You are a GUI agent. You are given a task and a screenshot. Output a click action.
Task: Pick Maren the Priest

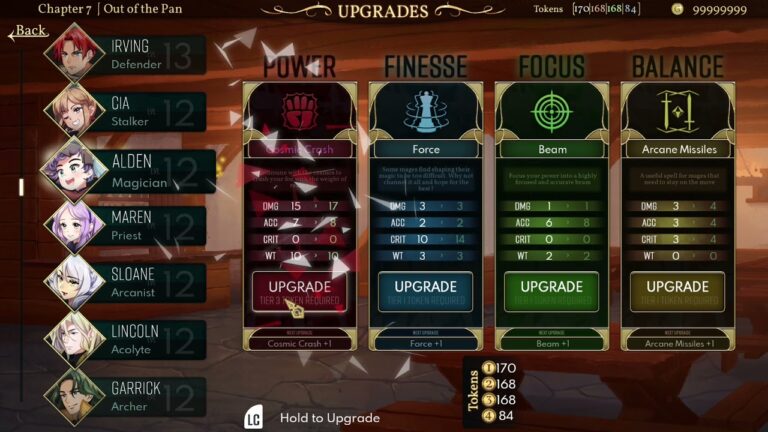point(125,226)
